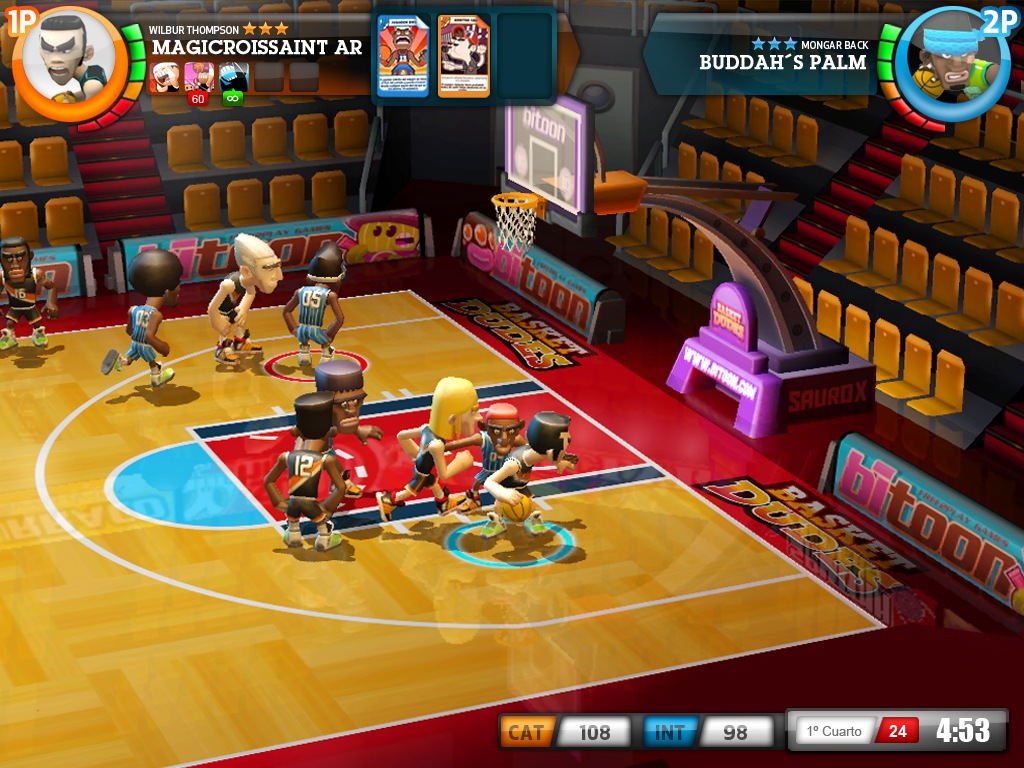The width and height of the screenshot is (1024, 768).
Task: Use the pink skill icon marked 60
Action: pyautogui.click(x=199, y=78)
